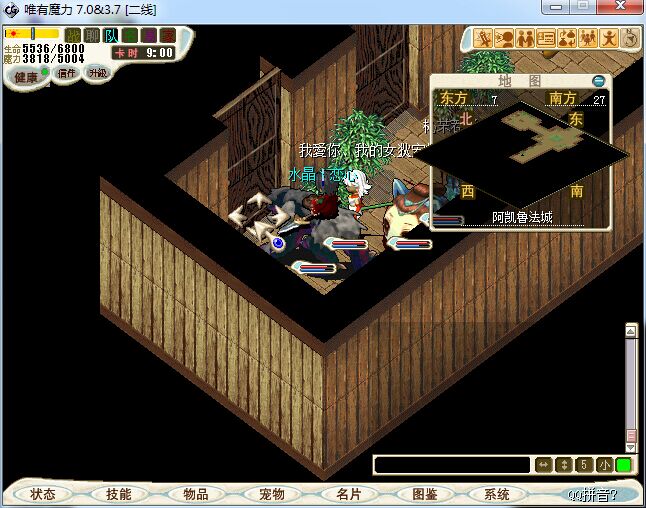This screenshot has height=508, width=646.
Task: Focus the chat input field
Action: click(451, 465)
